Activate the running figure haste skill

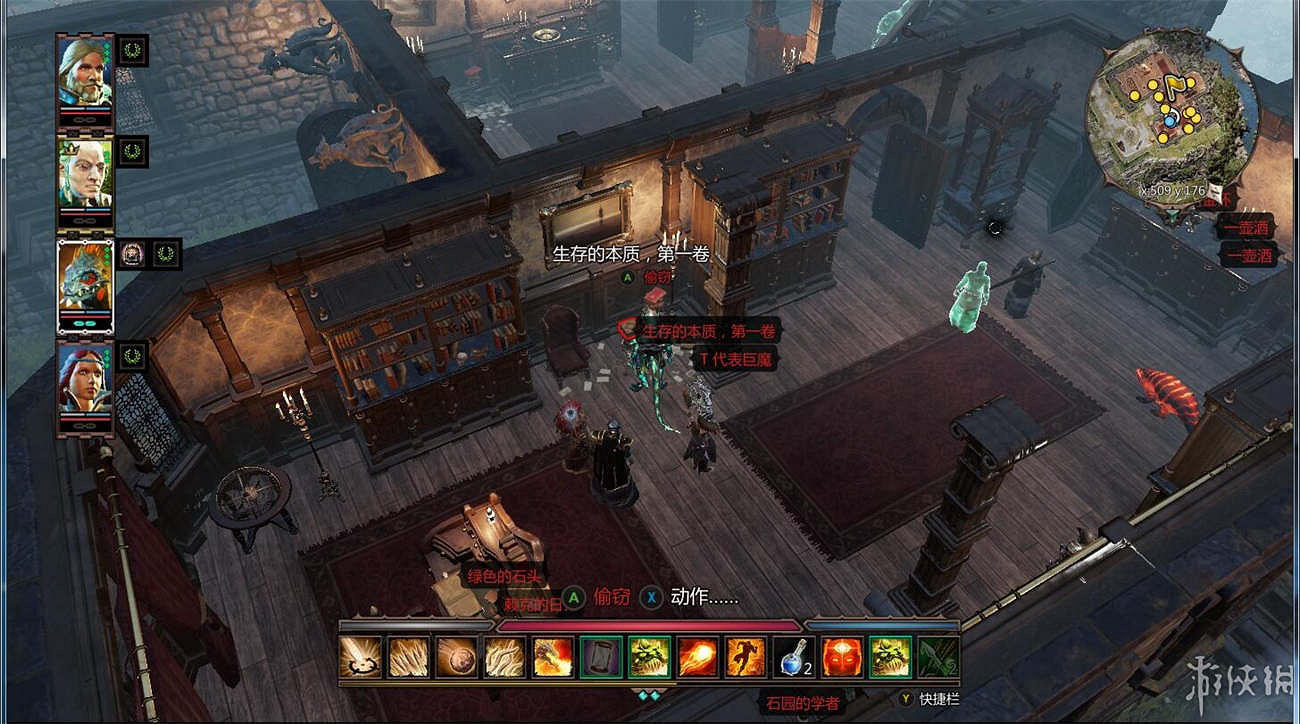pos(745,657)
